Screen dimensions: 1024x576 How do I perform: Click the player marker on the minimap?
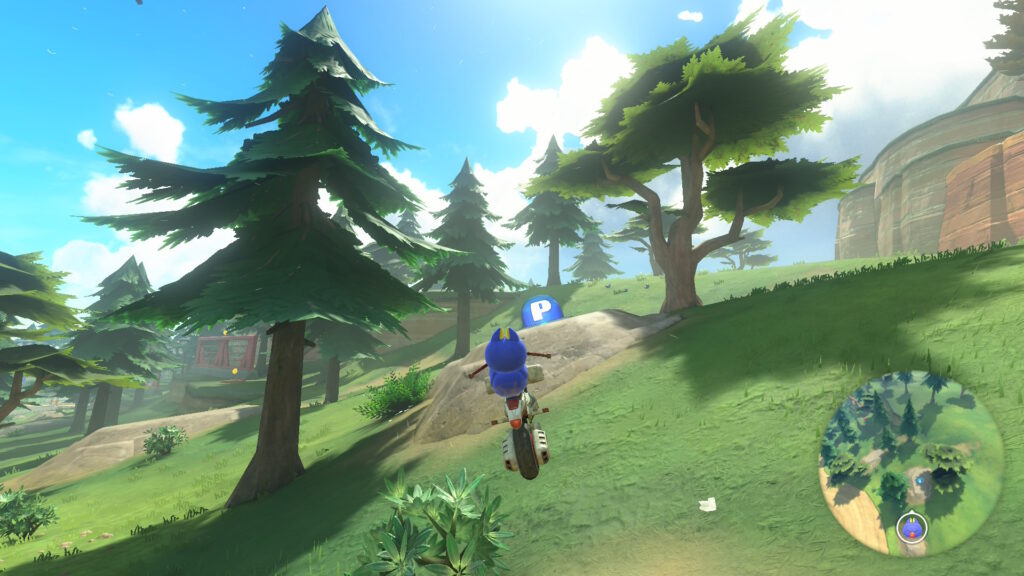pyautogui.click(x=911, y=526)
